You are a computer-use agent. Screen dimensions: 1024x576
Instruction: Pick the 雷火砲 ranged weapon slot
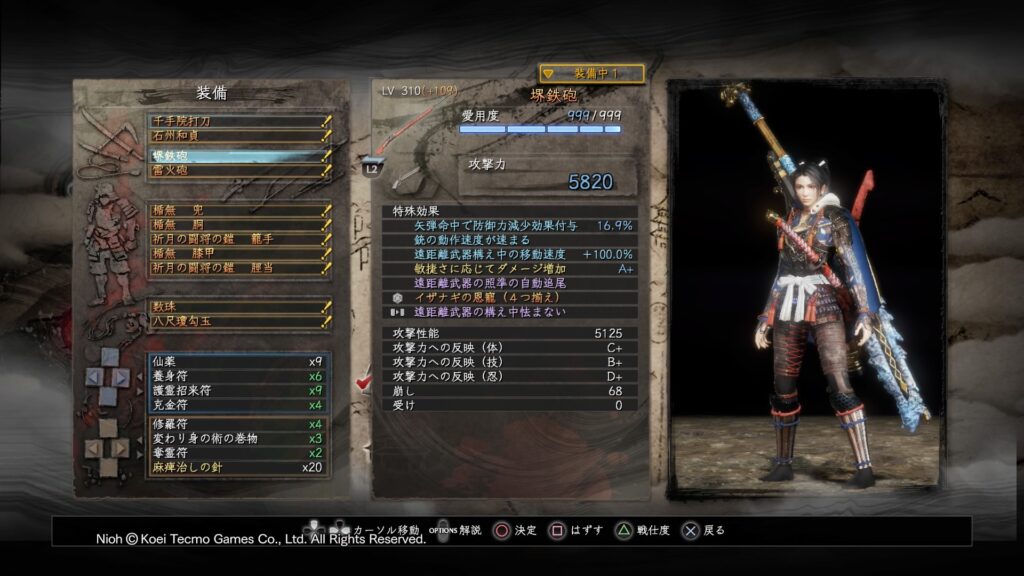point(238,170)
